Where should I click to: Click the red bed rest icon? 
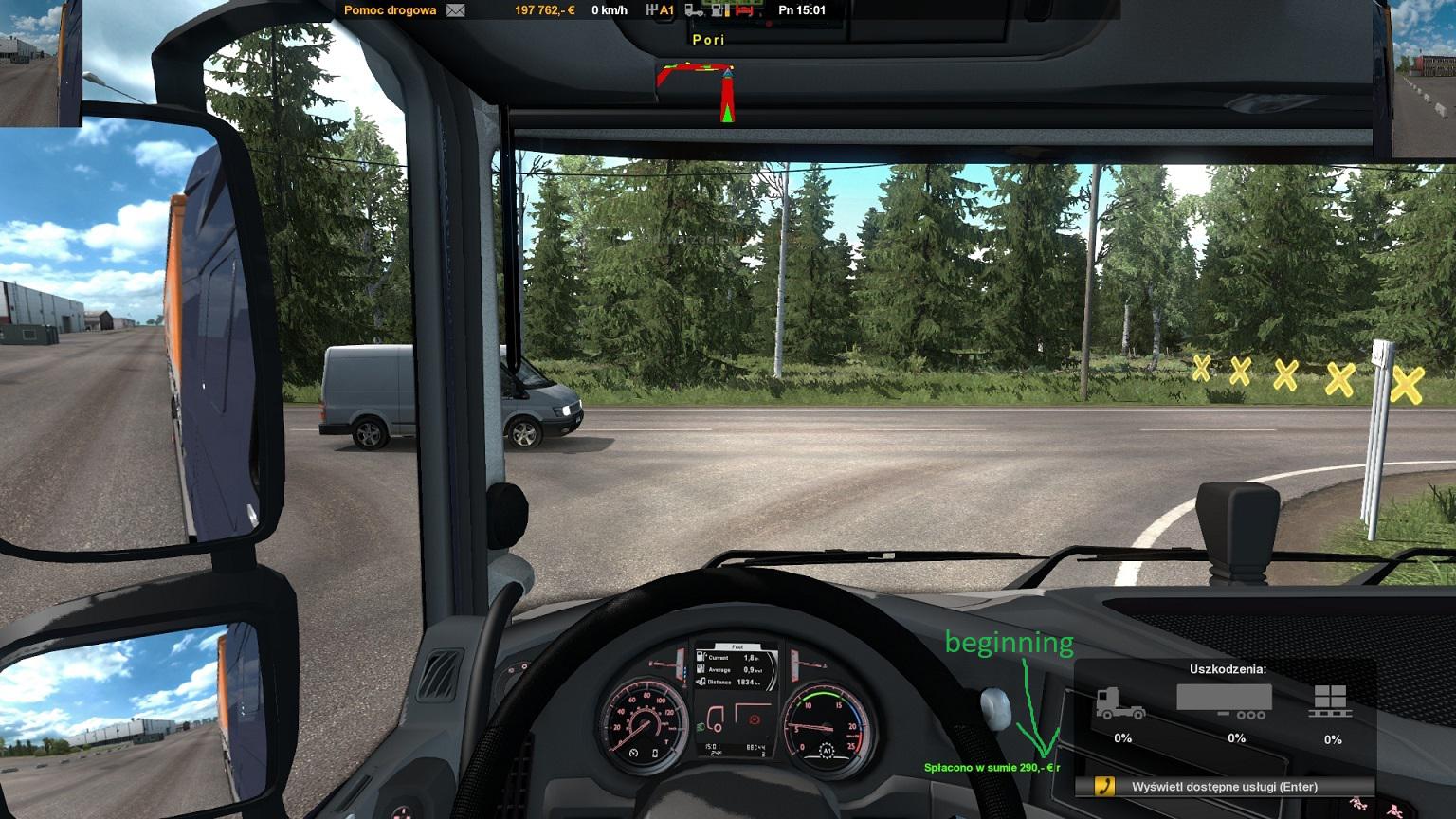pyautogui.click(x=744, y=10)
